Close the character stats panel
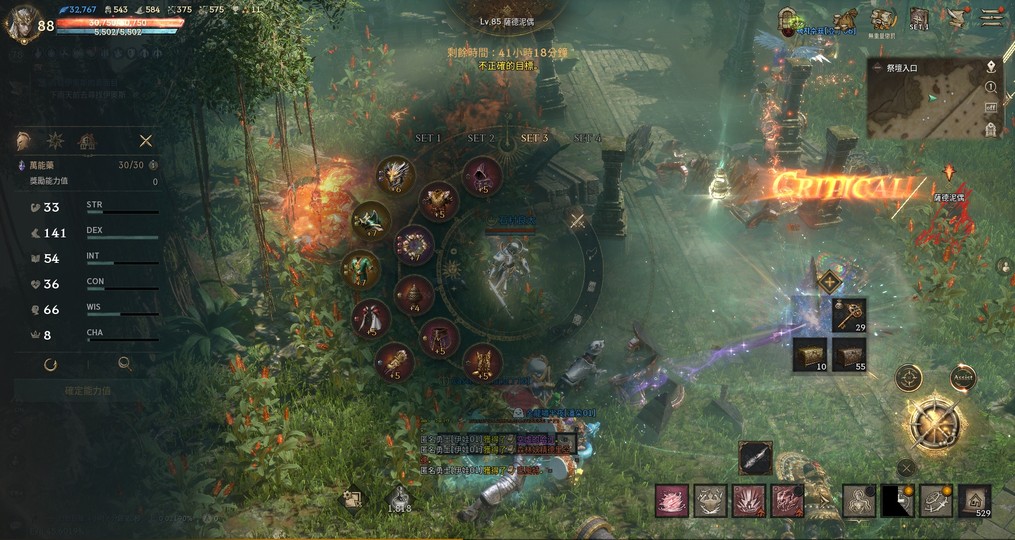This screenshot has width=1015, height=540. point(146,141)
